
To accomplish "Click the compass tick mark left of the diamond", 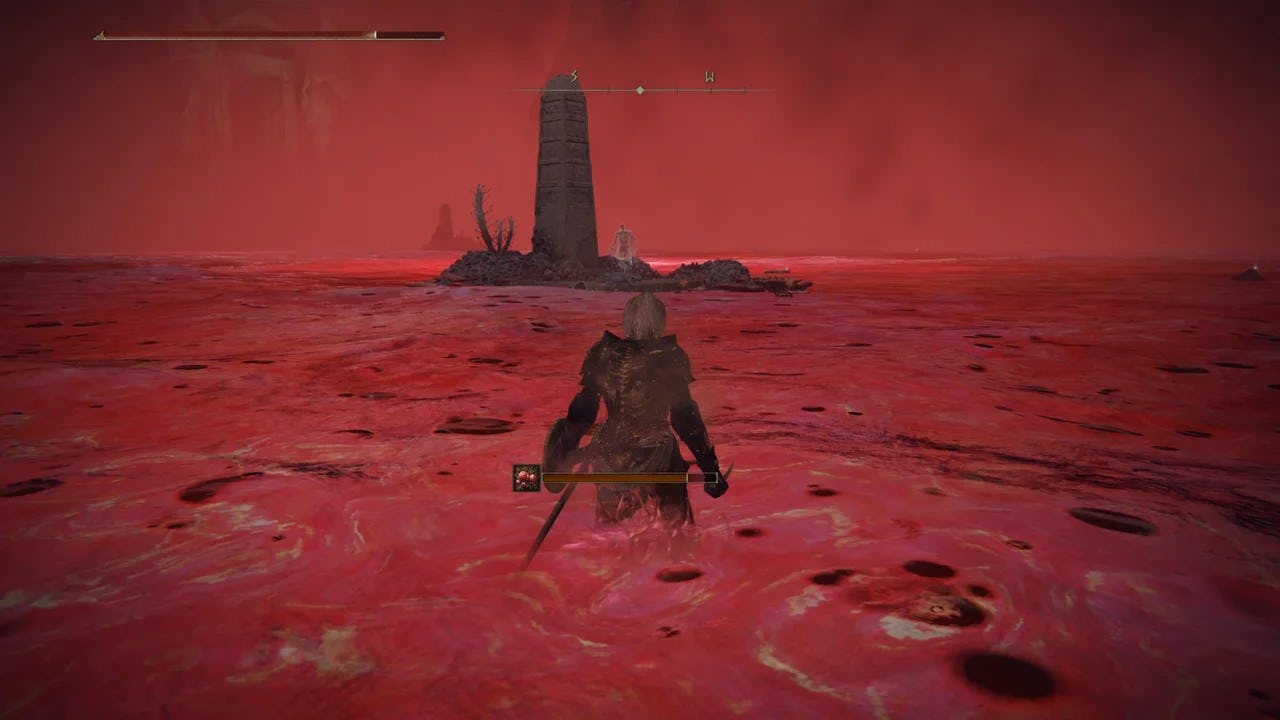I will tap(609, 89).
